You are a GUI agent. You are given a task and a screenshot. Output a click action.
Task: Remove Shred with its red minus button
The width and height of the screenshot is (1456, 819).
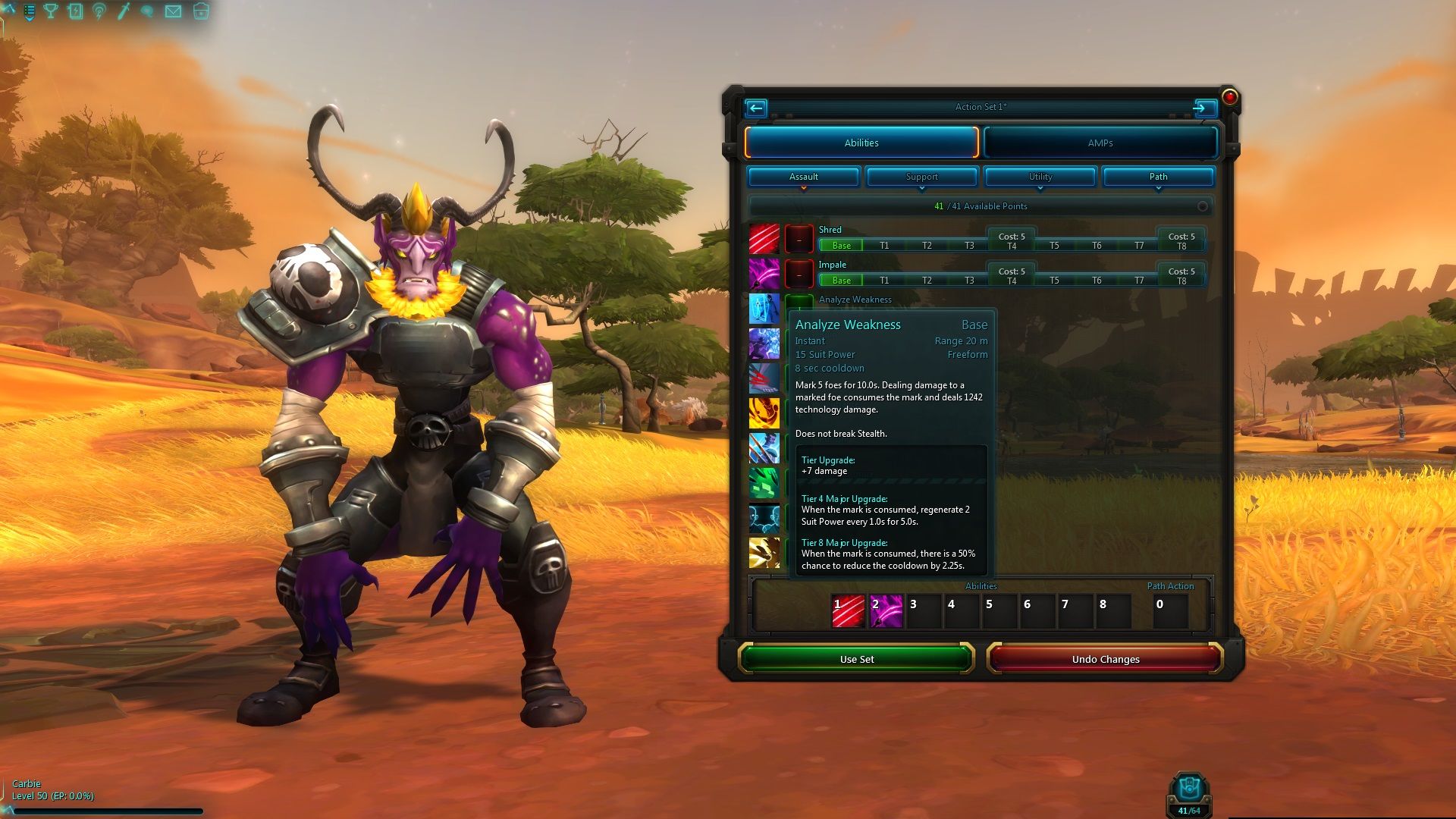(x=799, y=239)
